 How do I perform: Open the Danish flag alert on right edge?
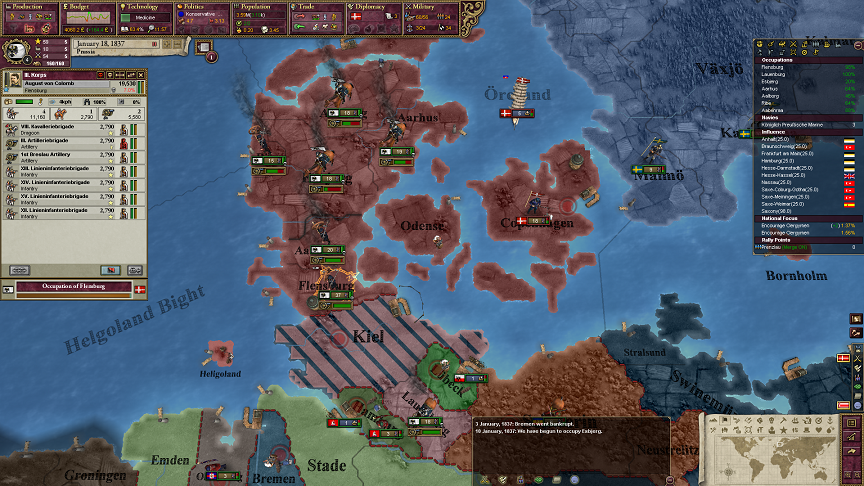click(x=843, y=357)
